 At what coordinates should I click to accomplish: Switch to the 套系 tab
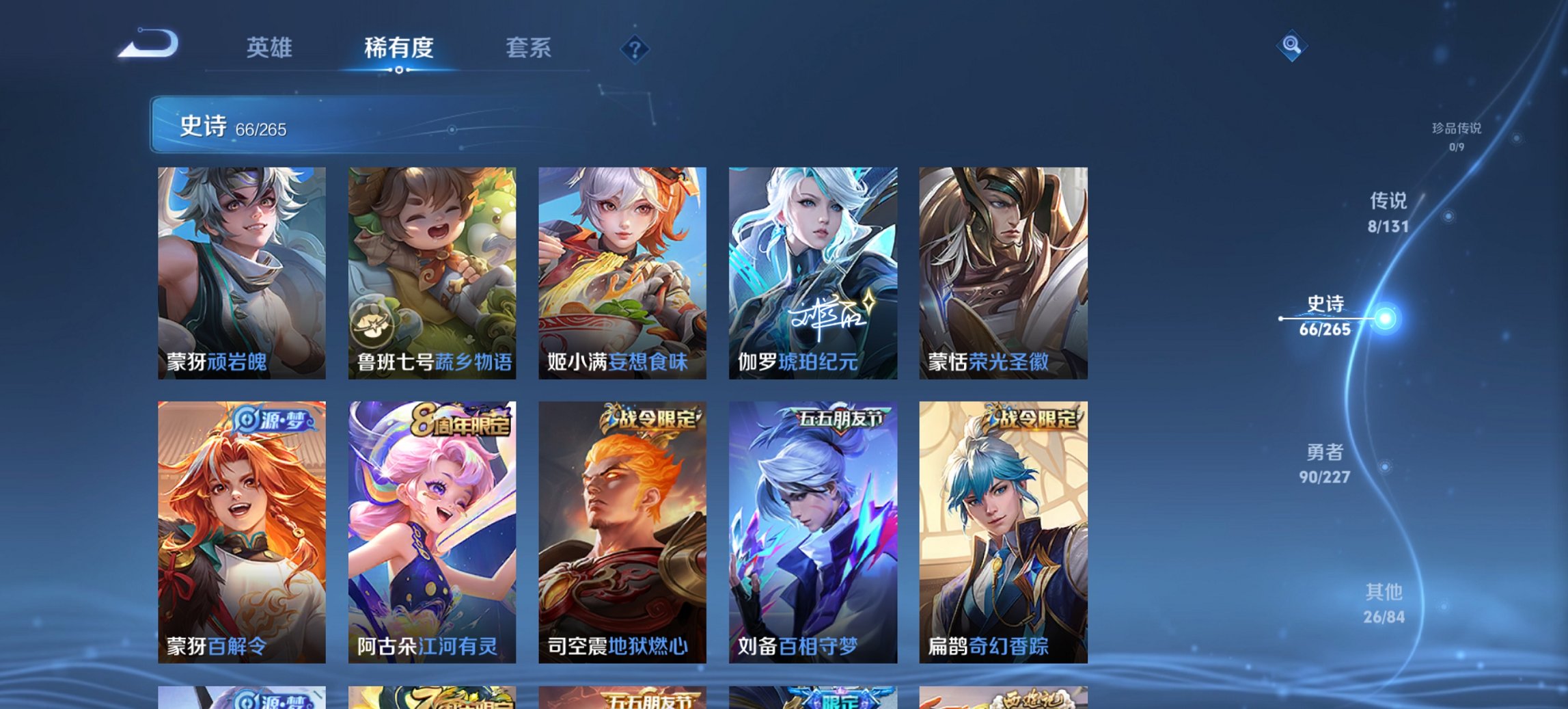(529, 48)
